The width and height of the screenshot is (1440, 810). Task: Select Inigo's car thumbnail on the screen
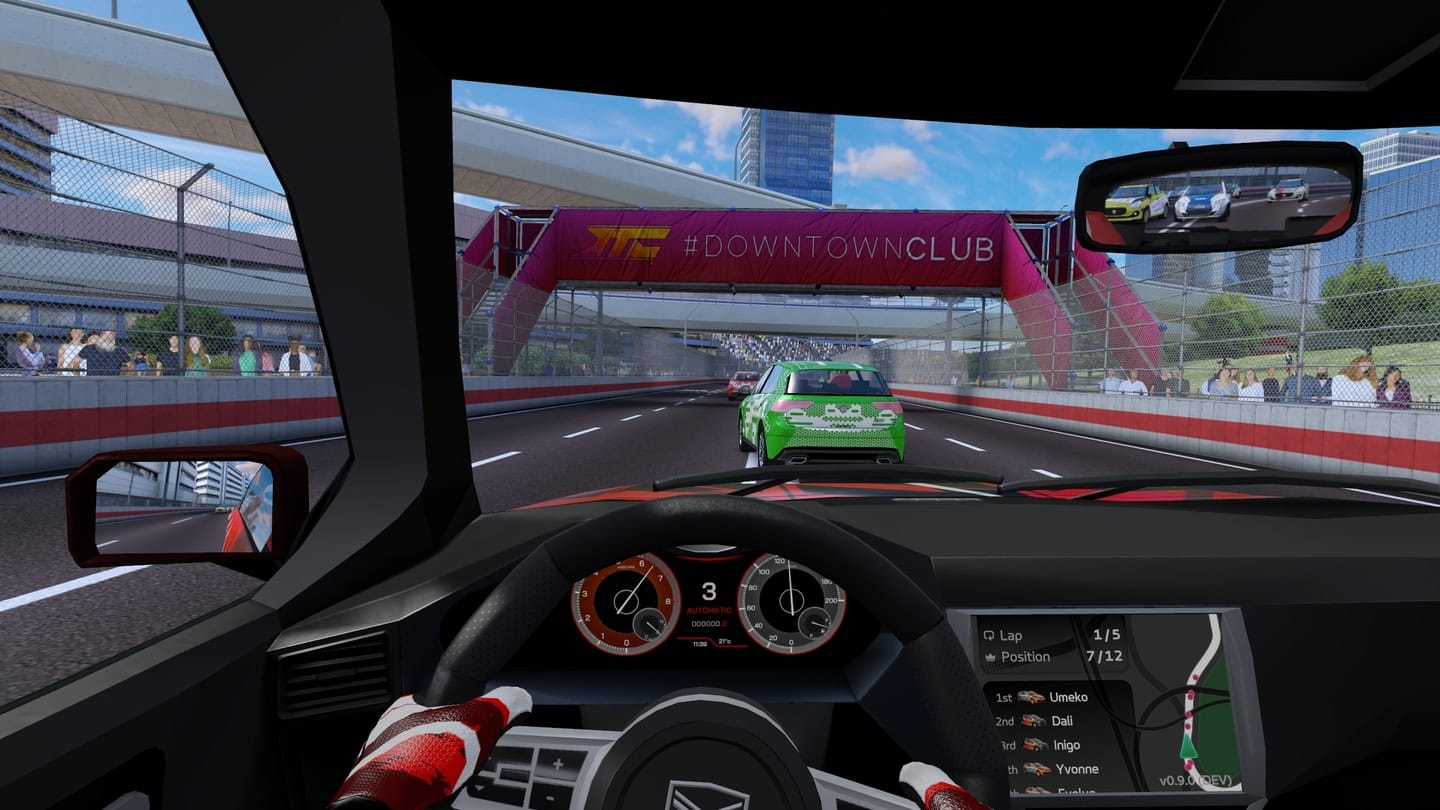[x=1034, y=744]
